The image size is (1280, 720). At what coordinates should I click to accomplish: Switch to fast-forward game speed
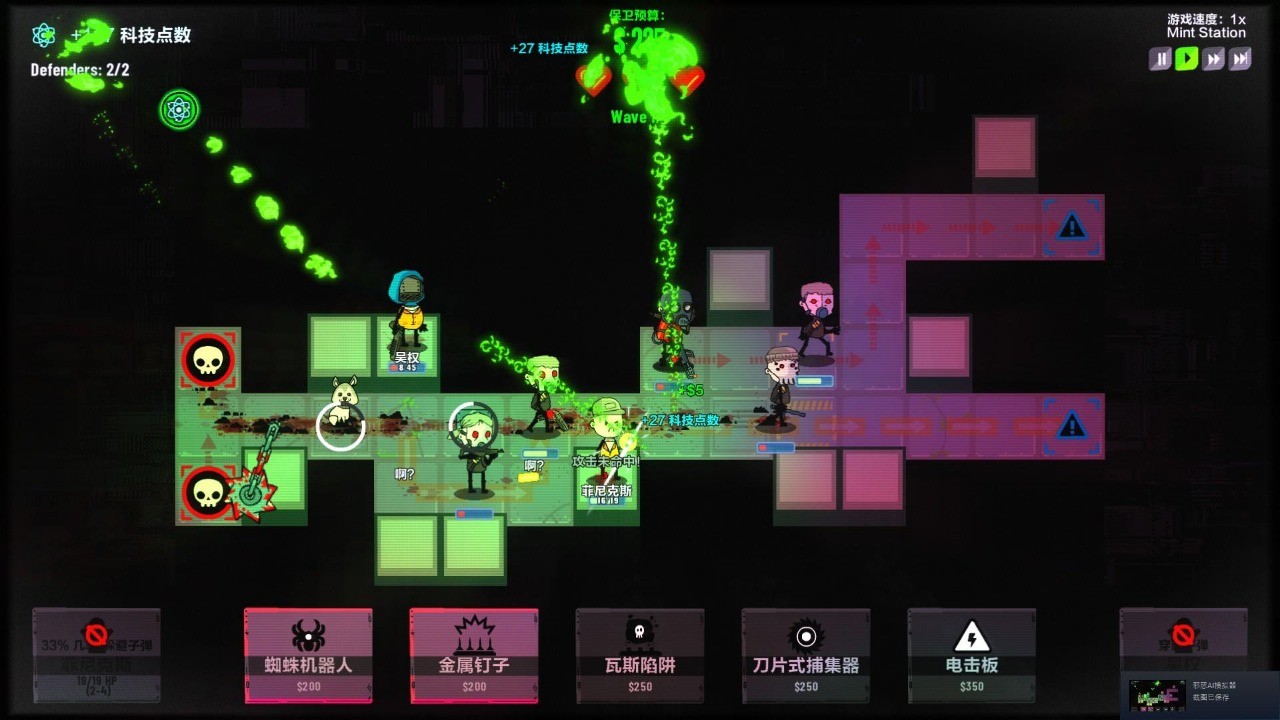click(x=1214, y=59)
